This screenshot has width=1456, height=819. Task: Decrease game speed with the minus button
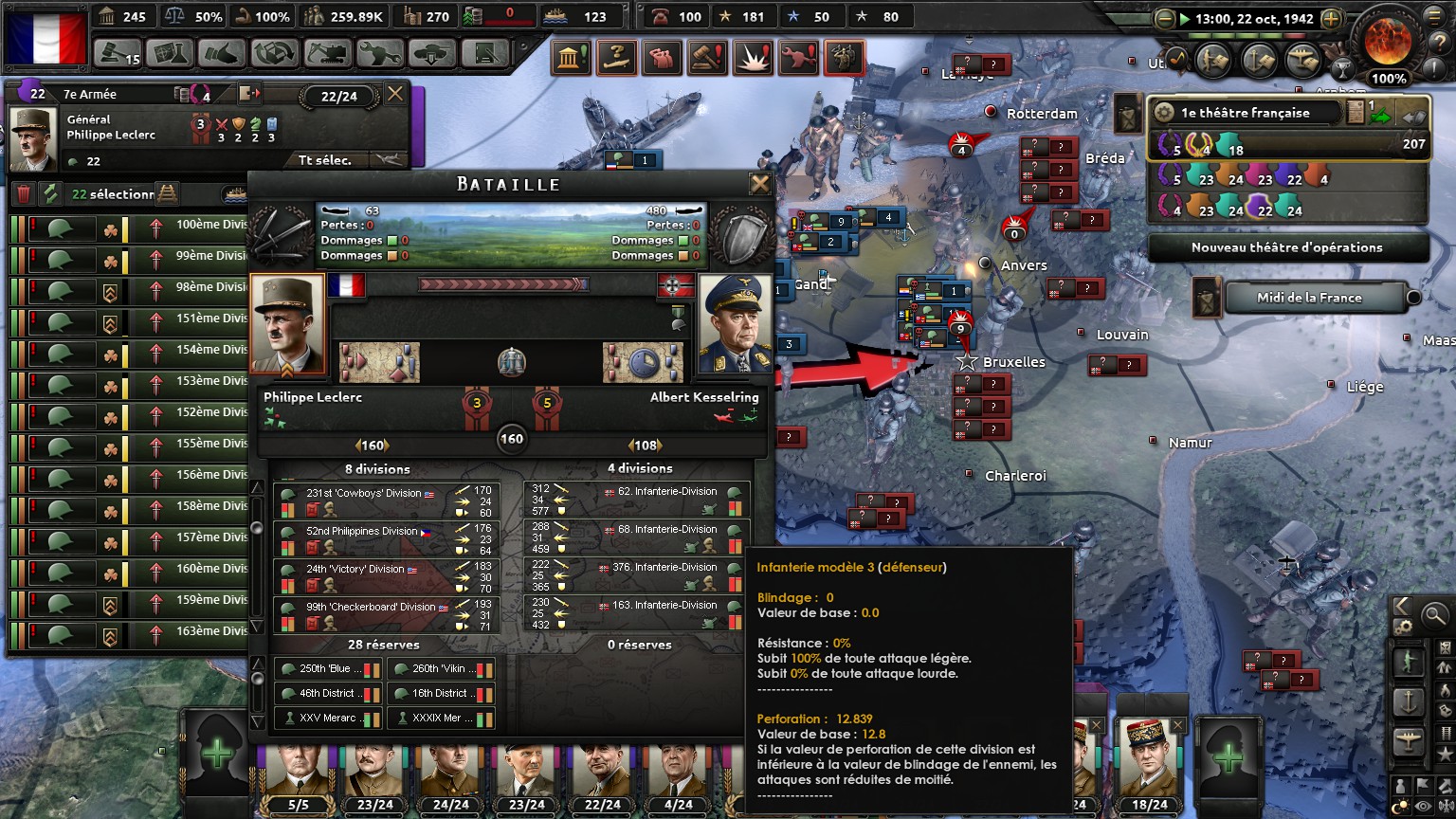click(1165, 18)
